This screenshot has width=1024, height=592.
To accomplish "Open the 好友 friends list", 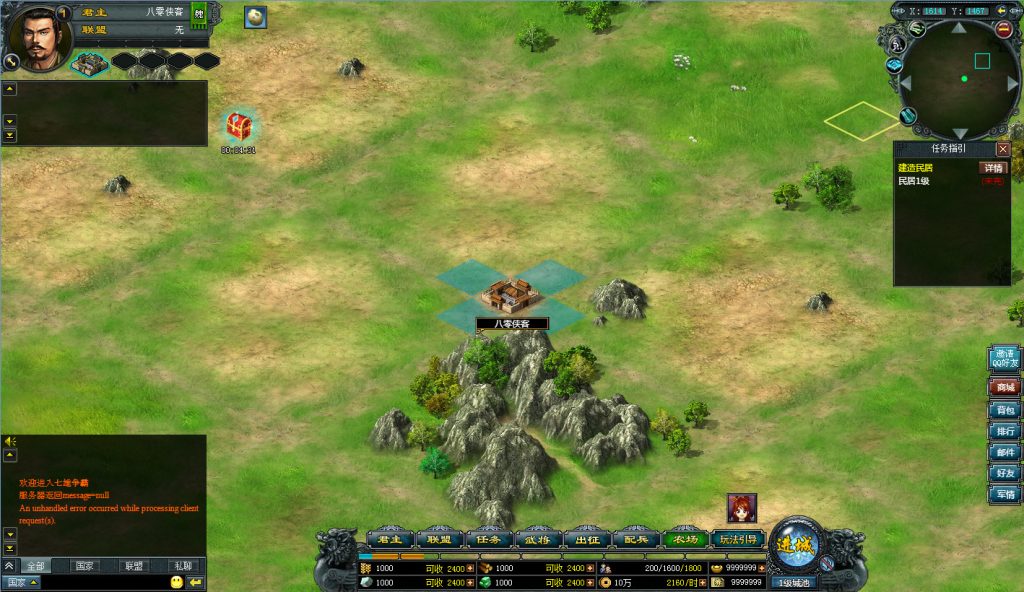I will tap(1004, 473).
